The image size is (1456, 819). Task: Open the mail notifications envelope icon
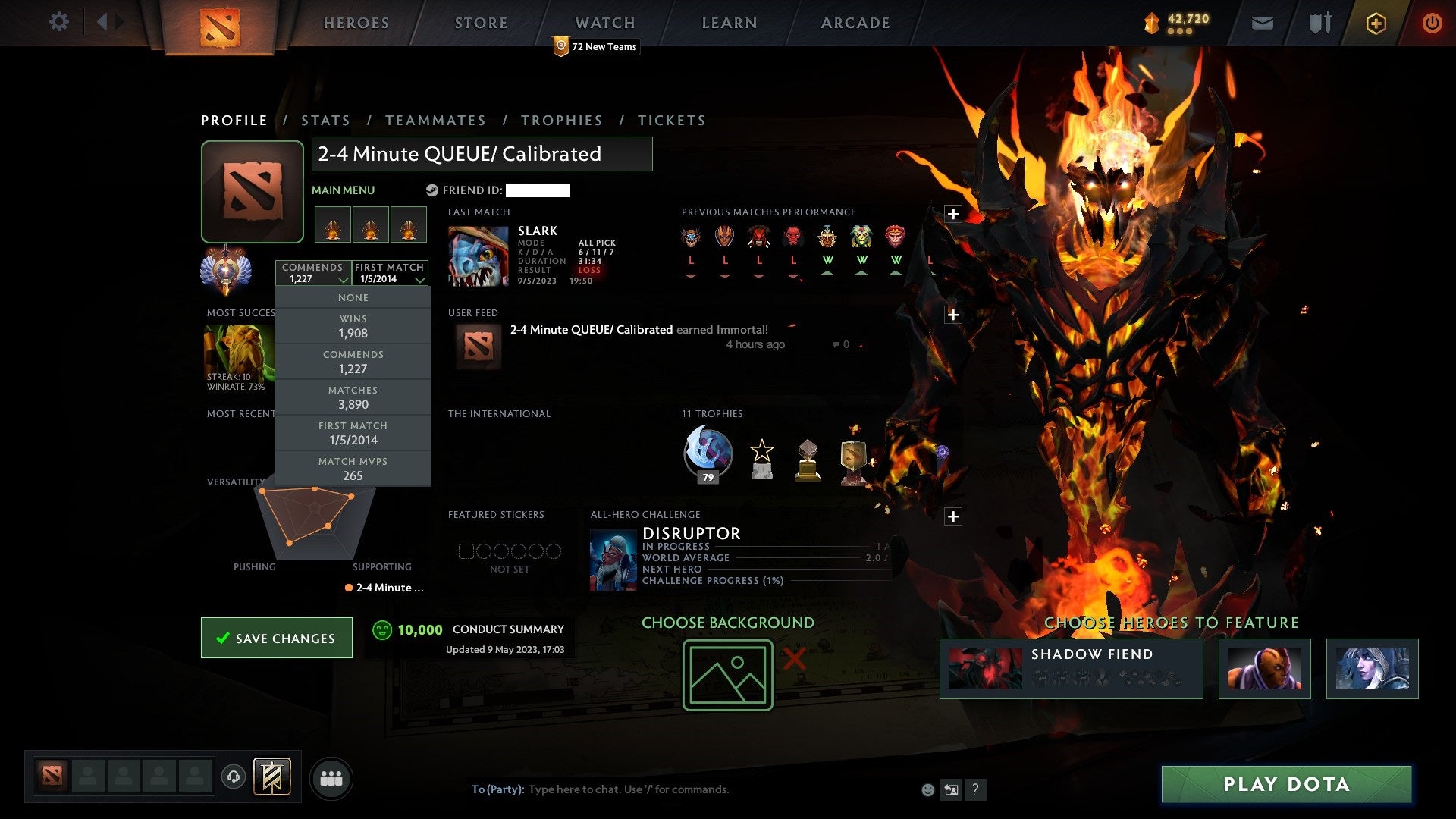(x=1263, y=23)
